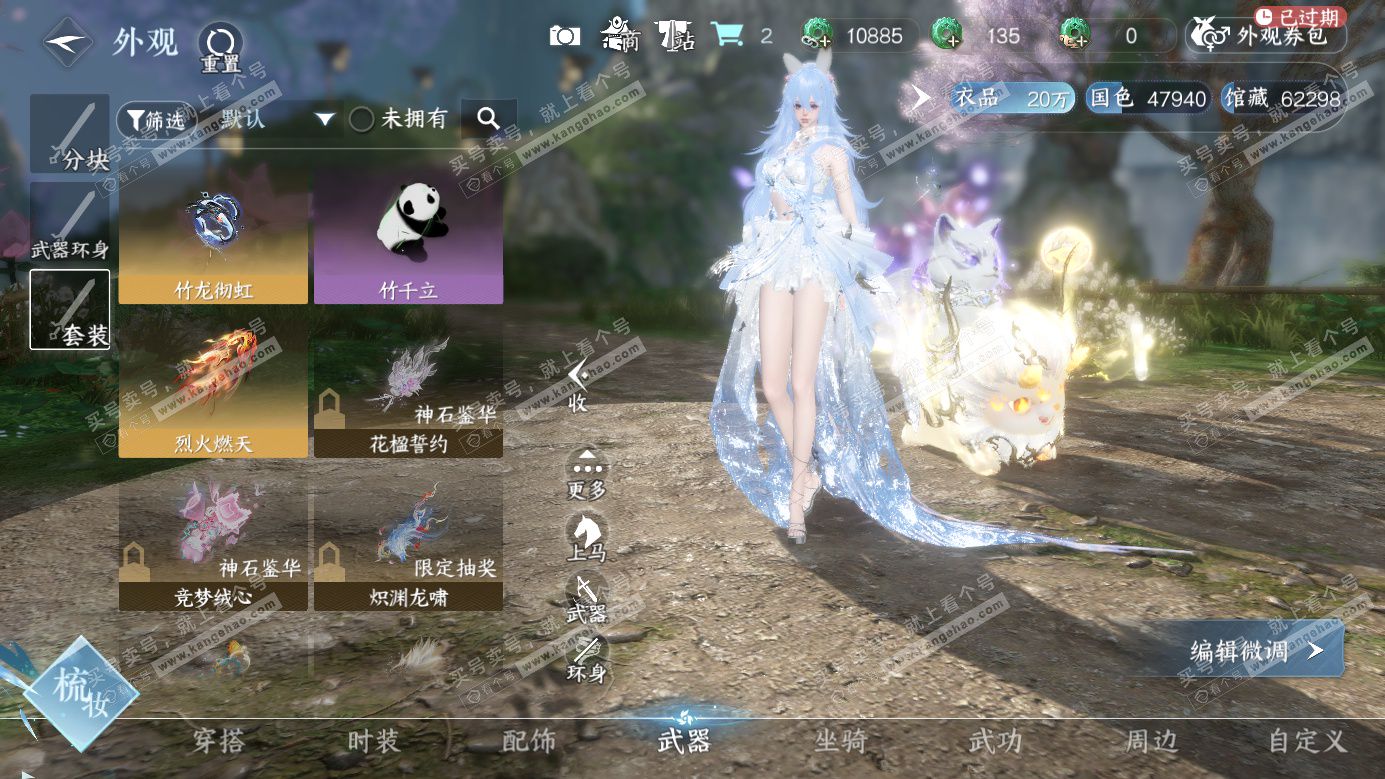Expand the 默认 sort dropdown
Viewport: 1385px width, 779px height.
point(324,120)
